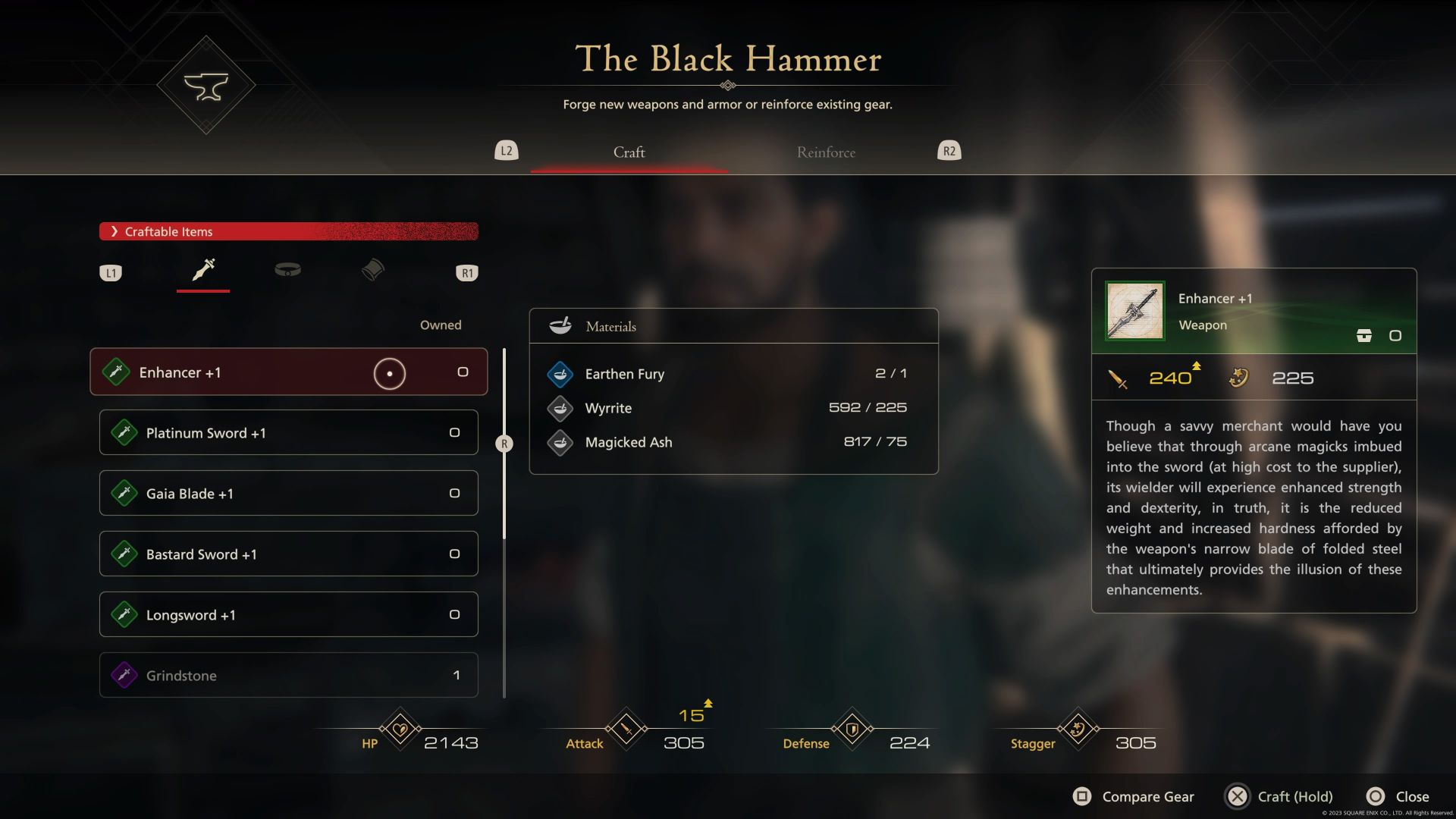Click the Wyrrite material row

(x=733, y=408)
